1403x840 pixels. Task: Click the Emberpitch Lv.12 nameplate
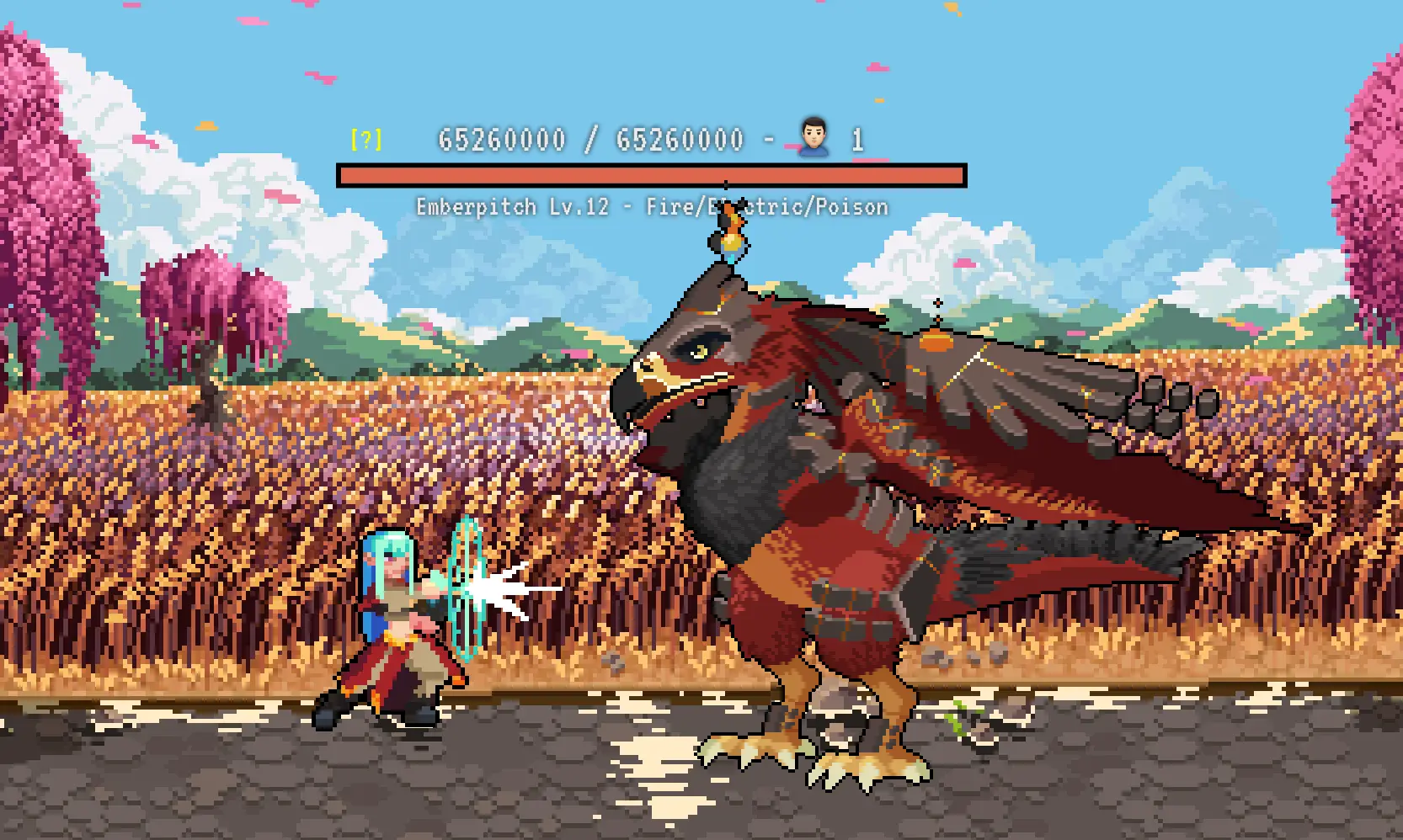tap(512, 206)
